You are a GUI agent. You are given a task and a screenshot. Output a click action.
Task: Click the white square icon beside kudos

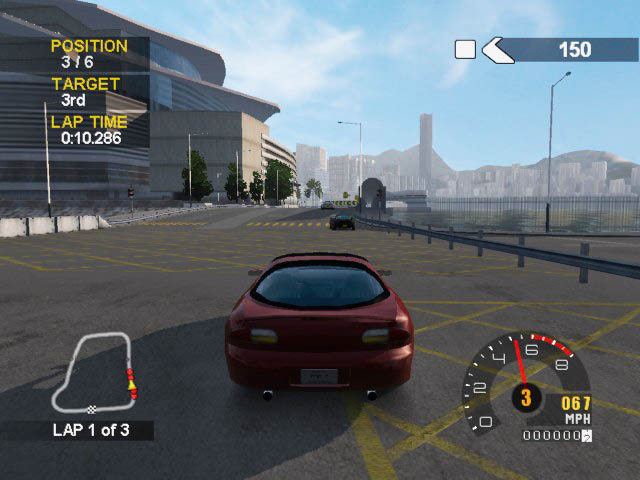pyautogui.click(x=465, y=49)
